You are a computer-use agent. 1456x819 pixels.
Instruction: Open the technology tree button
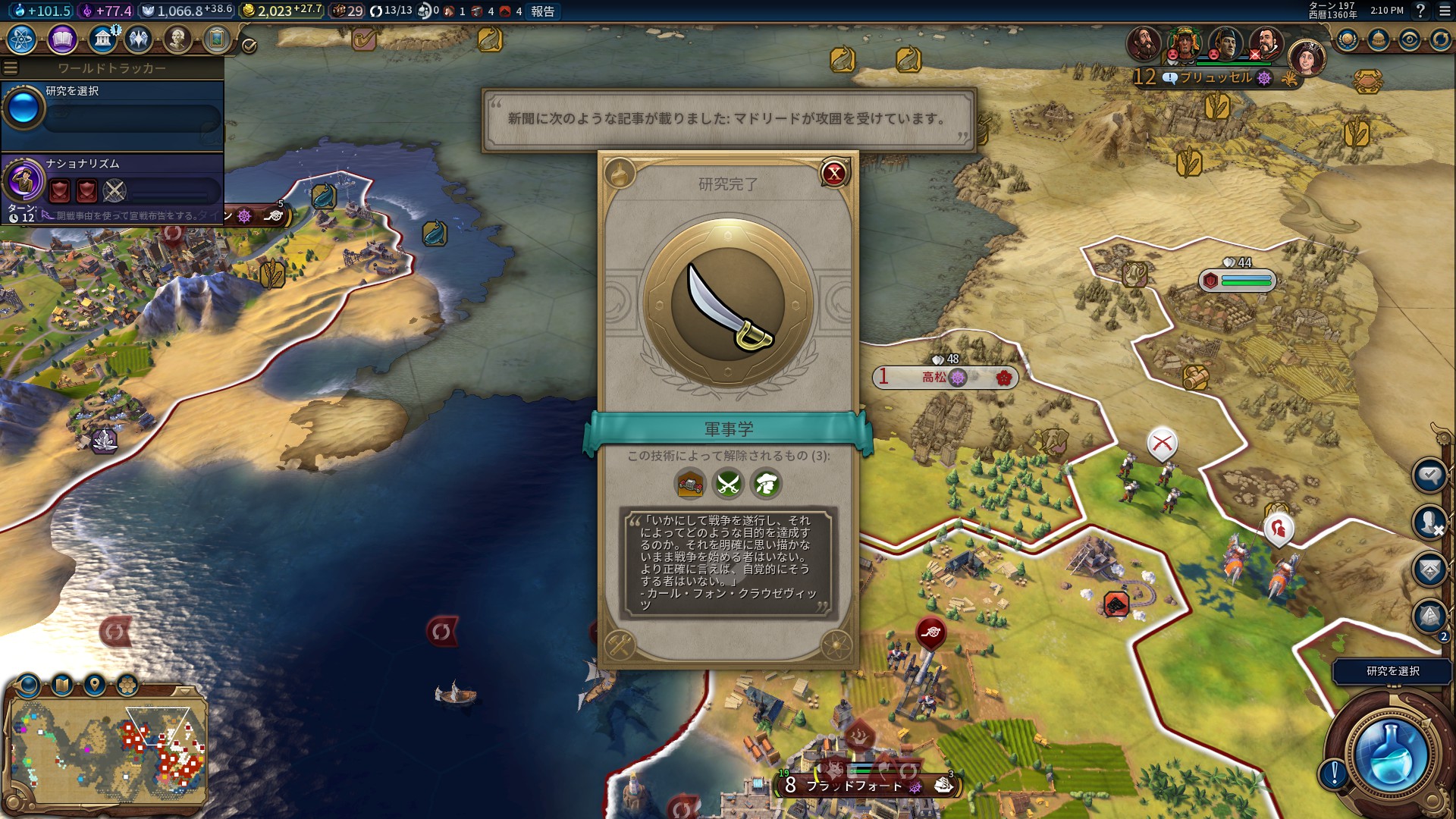pos(22,39)
